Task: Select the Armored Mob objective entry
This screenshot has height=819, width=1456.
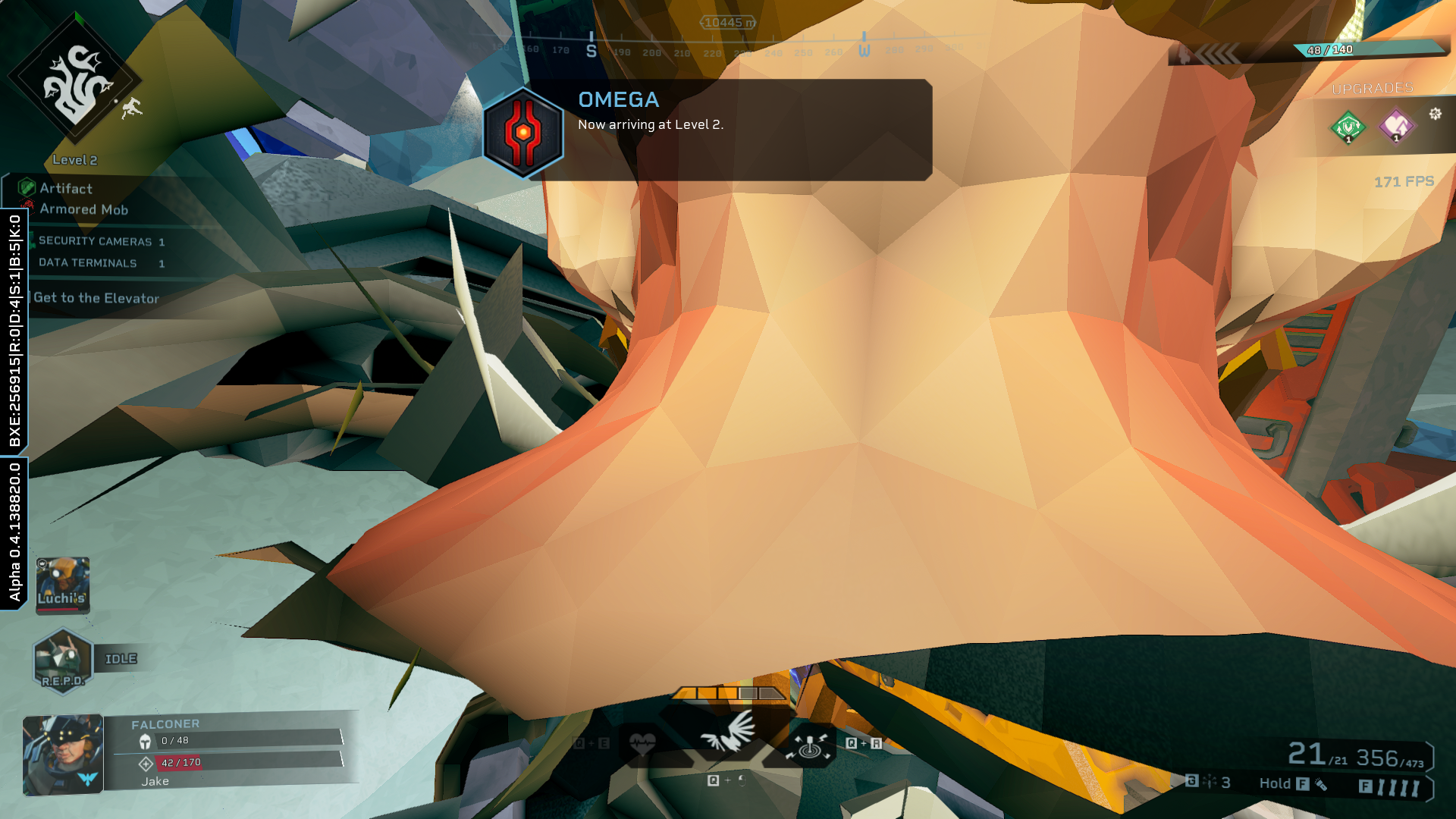Action: coord(83,209)
